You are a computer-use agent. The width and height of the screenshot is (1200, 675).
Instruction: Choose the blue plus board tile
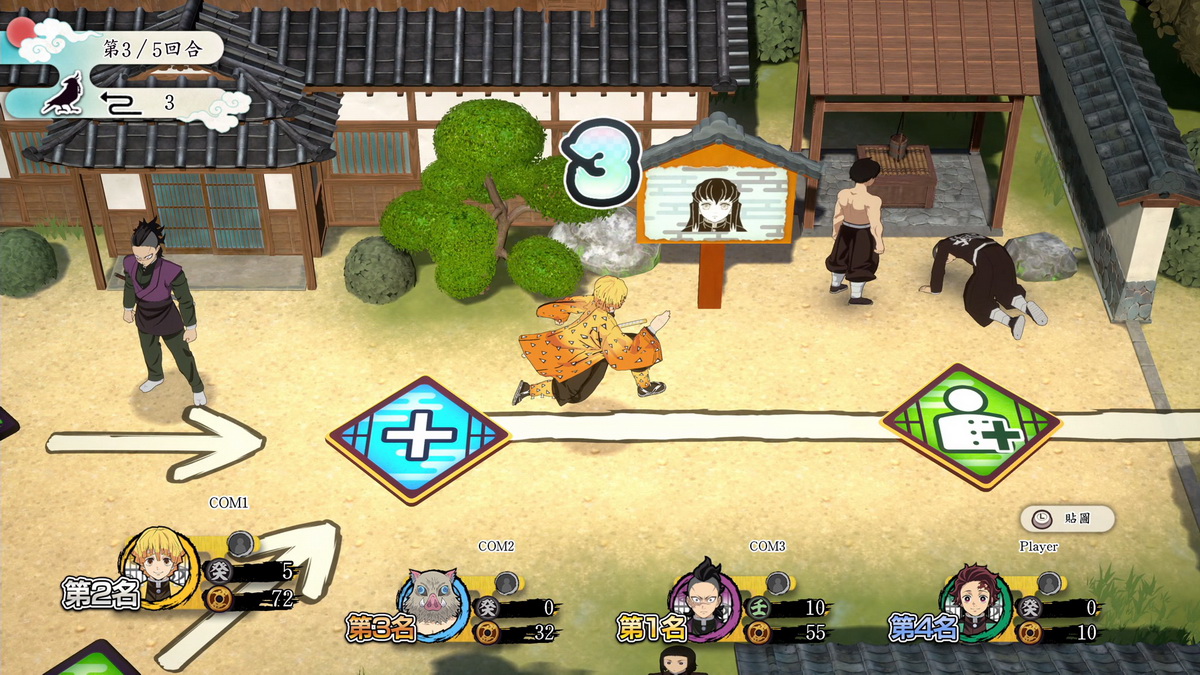419,439
